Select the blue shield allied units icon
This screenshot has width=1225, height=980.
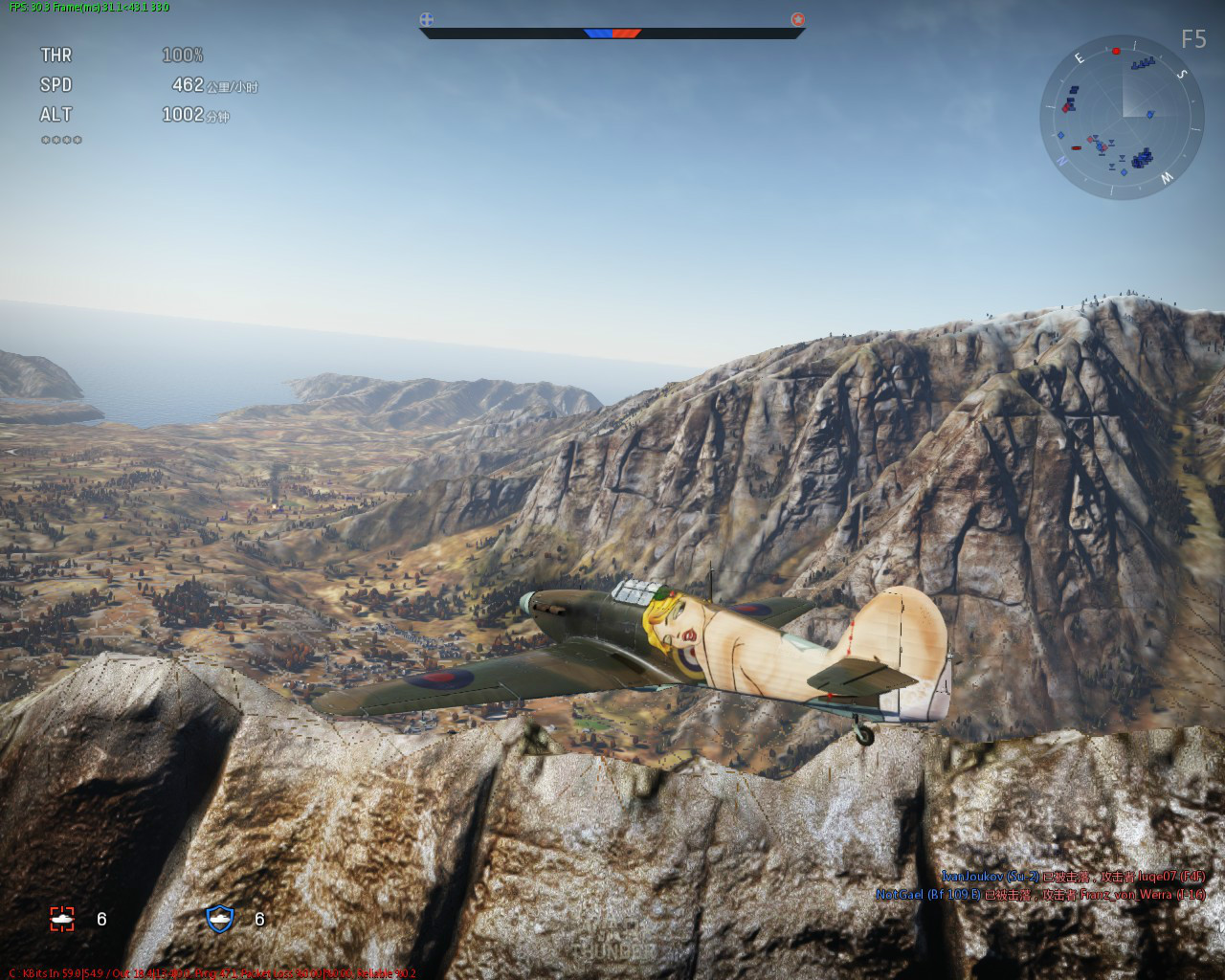(220, 919)
